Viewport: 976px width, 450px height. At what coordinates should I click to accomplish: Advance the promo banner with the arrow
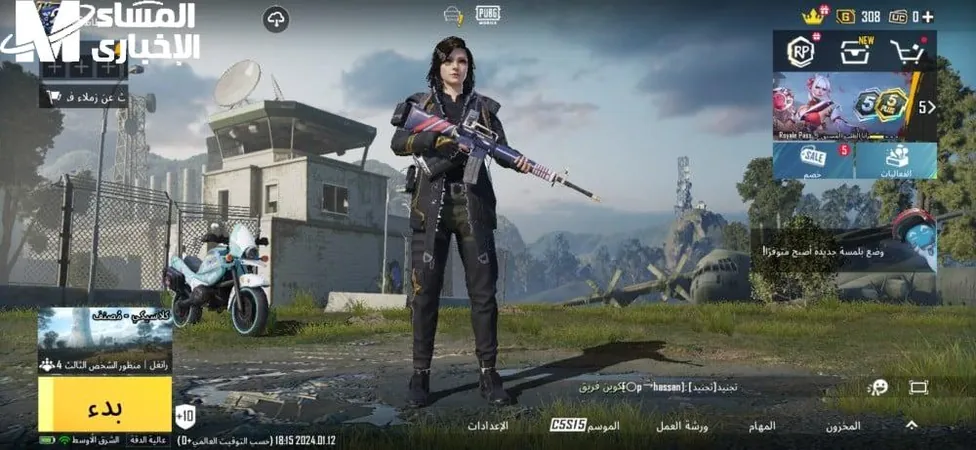[x=927, y=107]
